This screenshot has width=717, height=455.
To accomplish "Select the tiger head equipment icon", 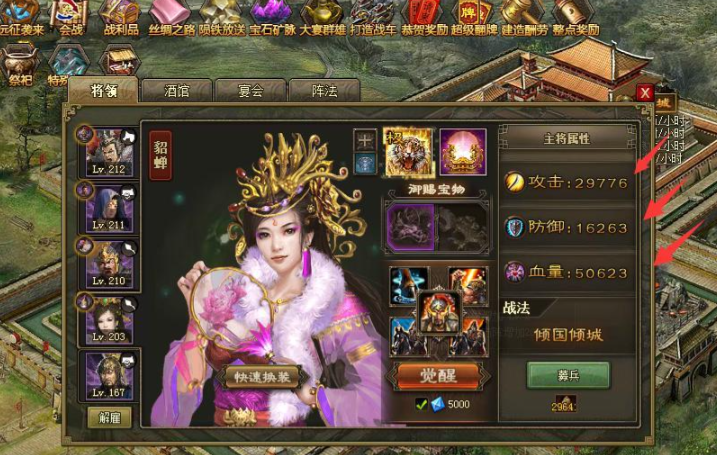I will (x=407, y=151).
